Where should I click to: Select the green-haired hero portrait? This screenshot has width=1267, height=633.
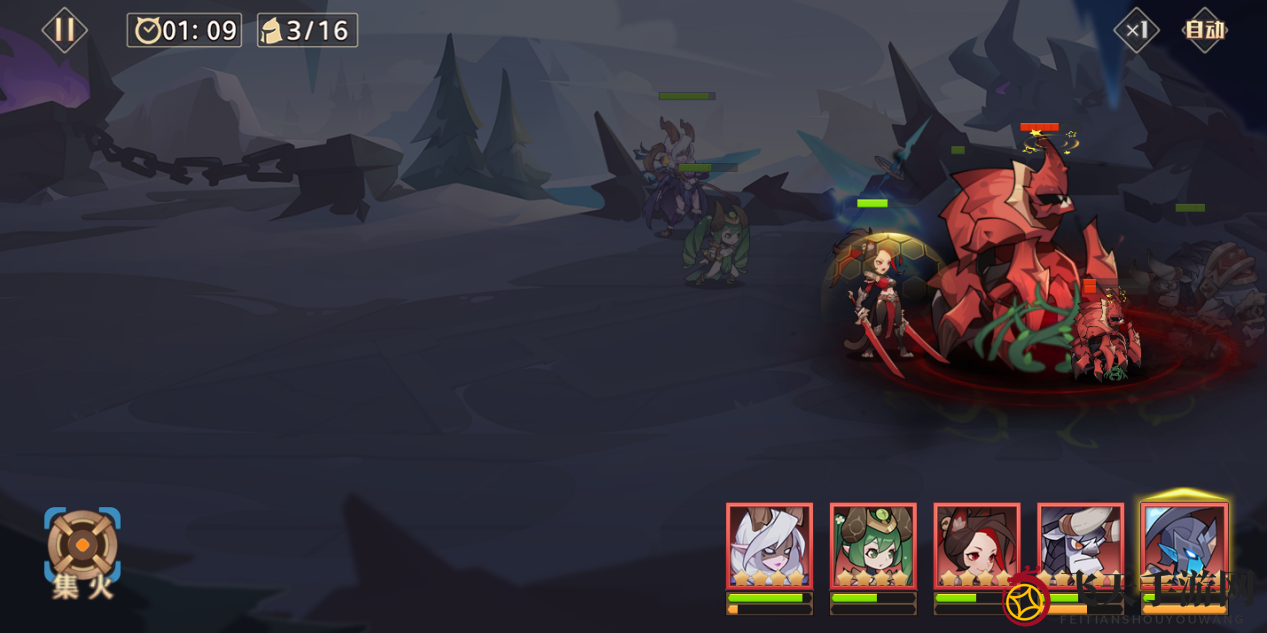point(873,546)
